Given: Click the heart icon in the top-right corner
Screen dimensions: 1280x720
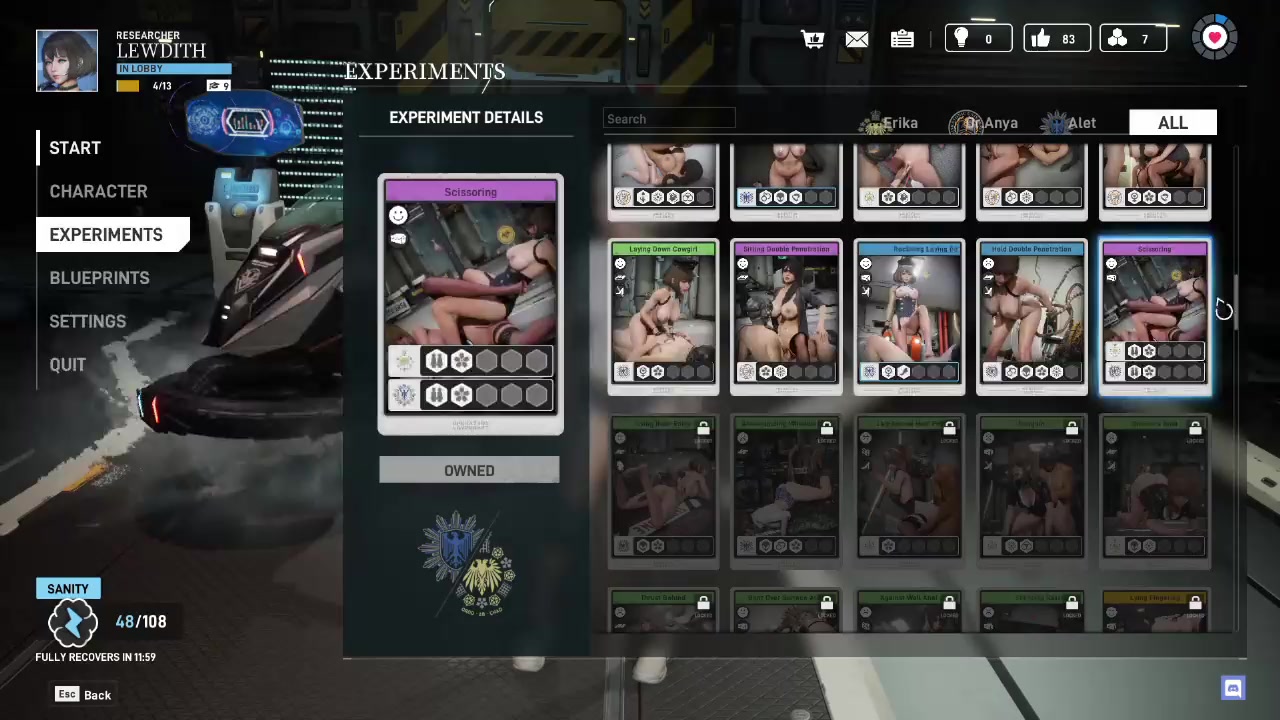Looking at the screenshot, I should pyautogui.click(x=1215, y=38).
